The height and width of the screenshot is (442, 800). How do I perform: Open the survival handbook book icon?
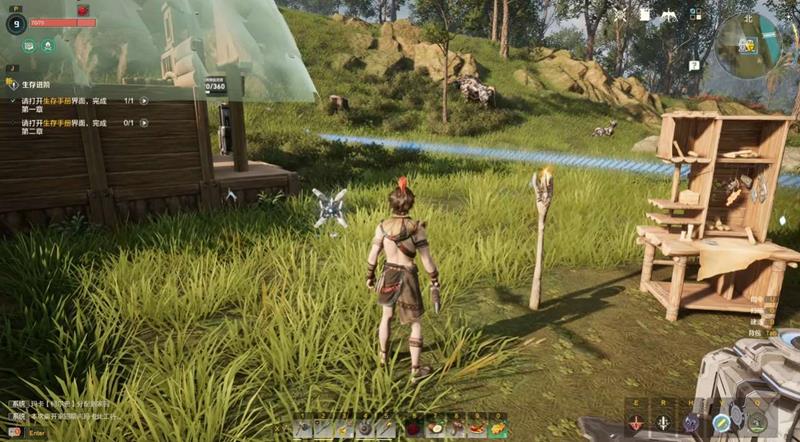(29, 45)
